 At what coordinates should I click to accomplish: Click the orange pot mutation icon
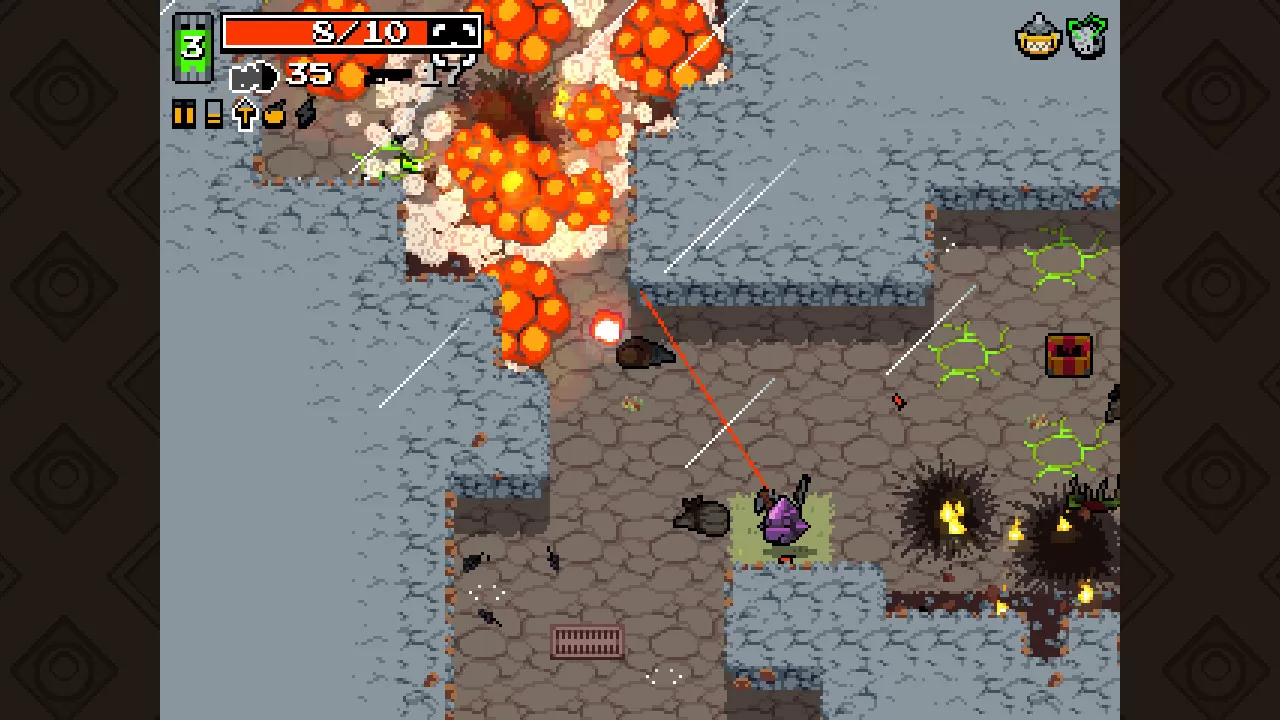click(x=276, y=113)
